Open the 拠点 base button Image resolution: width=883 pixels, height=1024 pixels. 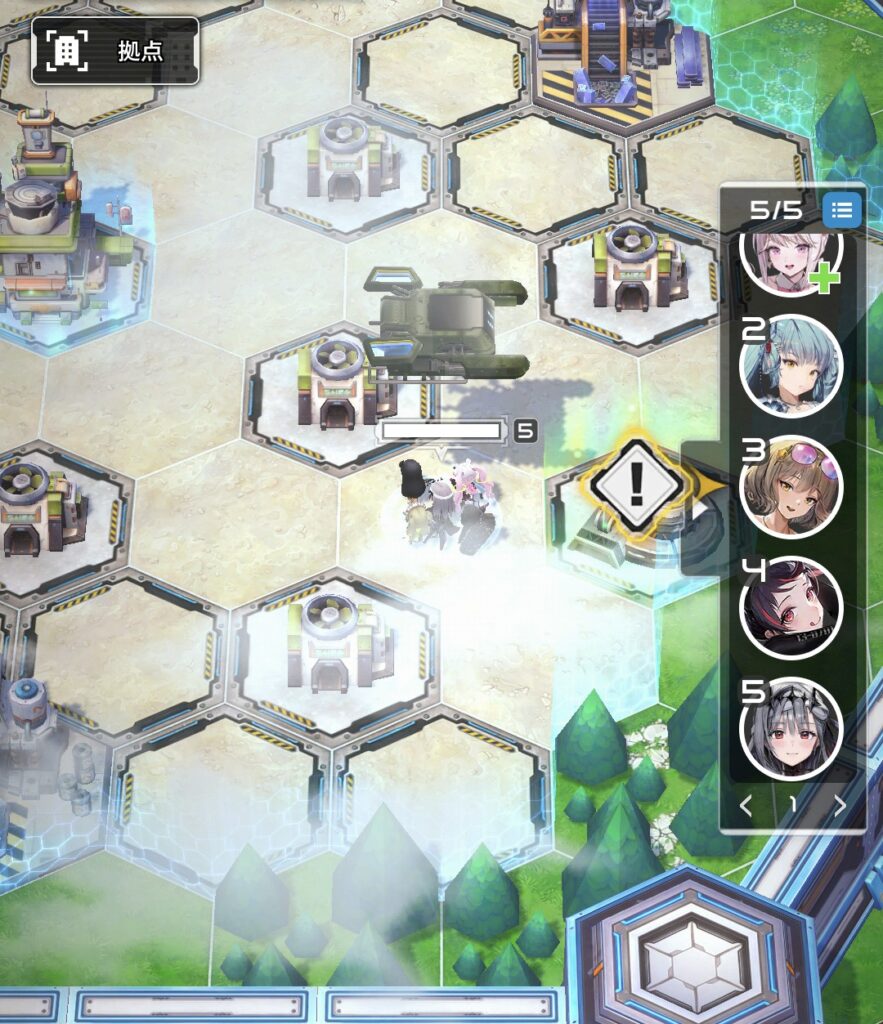click(x=115, y=50)
